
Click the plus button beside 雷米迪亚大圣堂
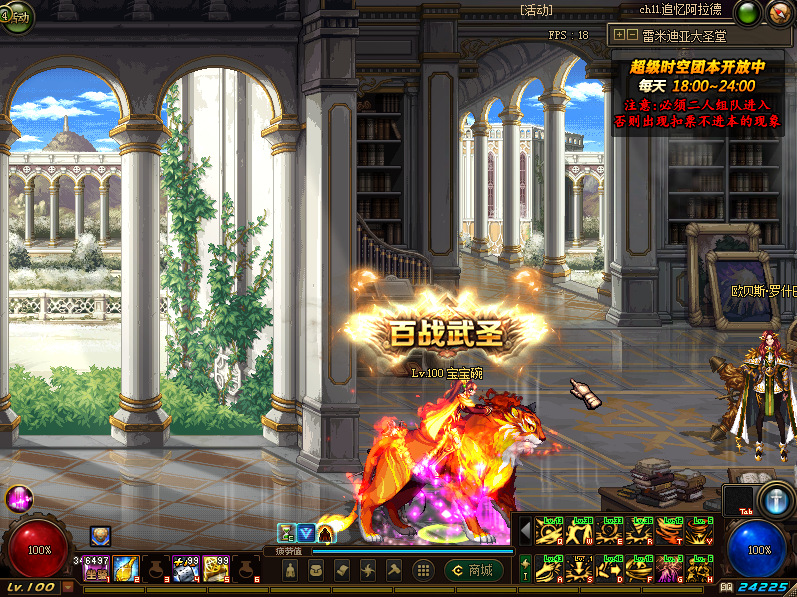tap(620, 34)
